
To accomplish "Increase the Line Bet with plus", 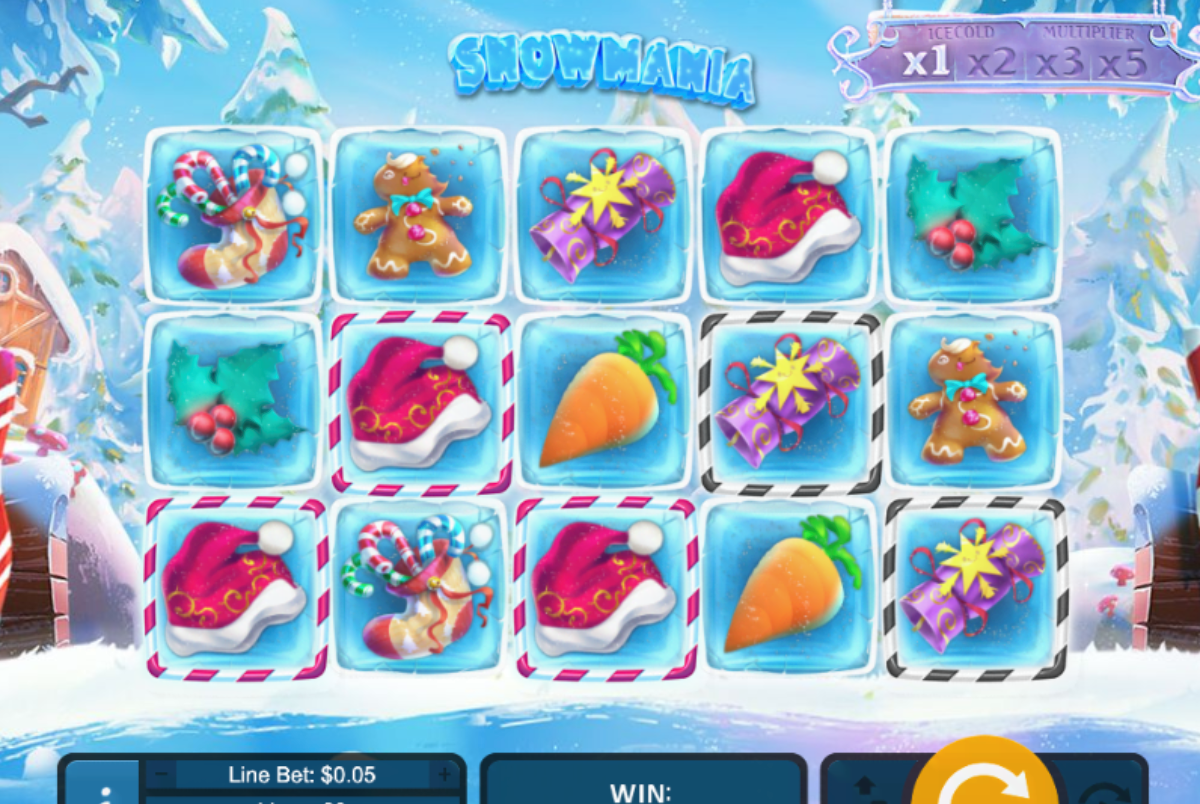I will pos(443,774).
